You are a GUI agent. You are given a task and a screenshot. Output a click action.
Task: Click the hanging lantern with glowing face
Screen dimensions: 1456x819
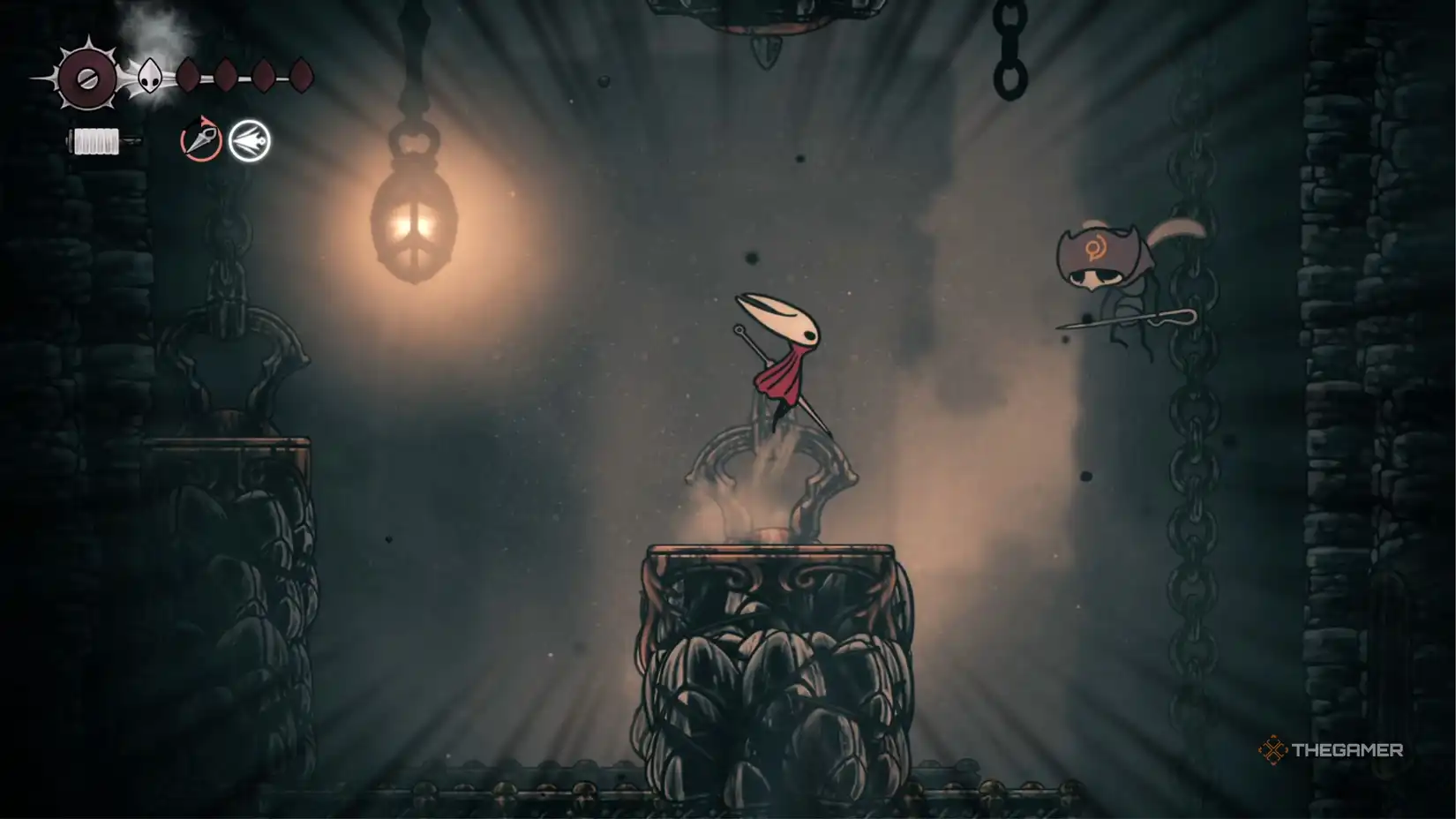pyautogui.click(x=415, y=221)
